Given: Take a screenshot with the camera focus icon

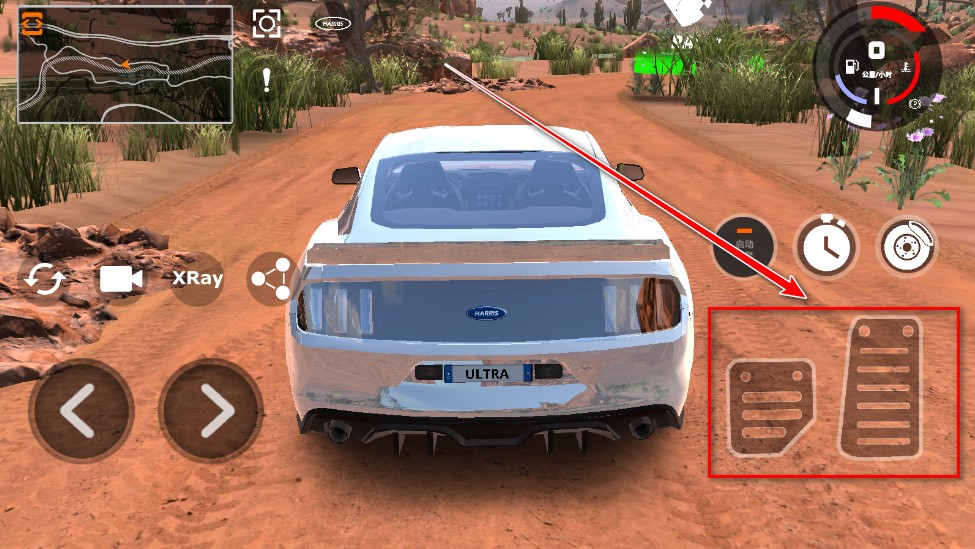Looking at the screenshot, I should point(266,24).
